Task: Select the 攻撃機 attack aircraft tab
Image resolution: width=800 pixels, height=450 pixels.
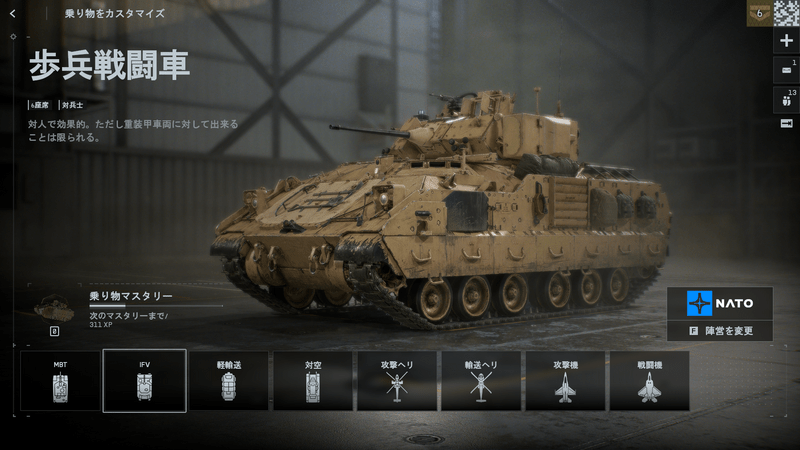Action: 565,380
